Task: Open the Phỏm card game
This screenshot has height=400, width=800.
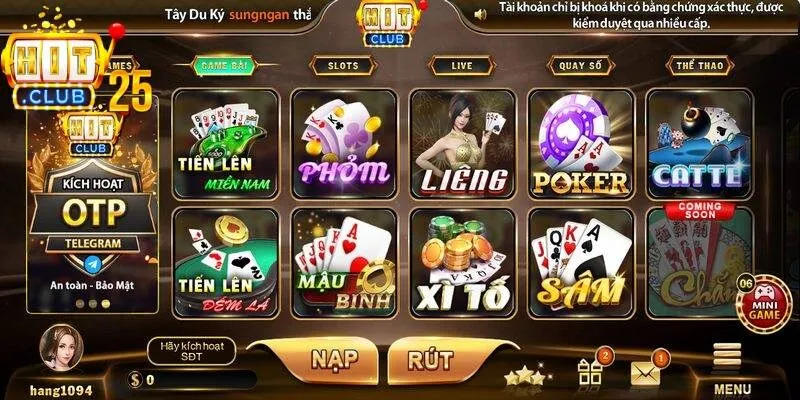Action: (x=344, y=143)
